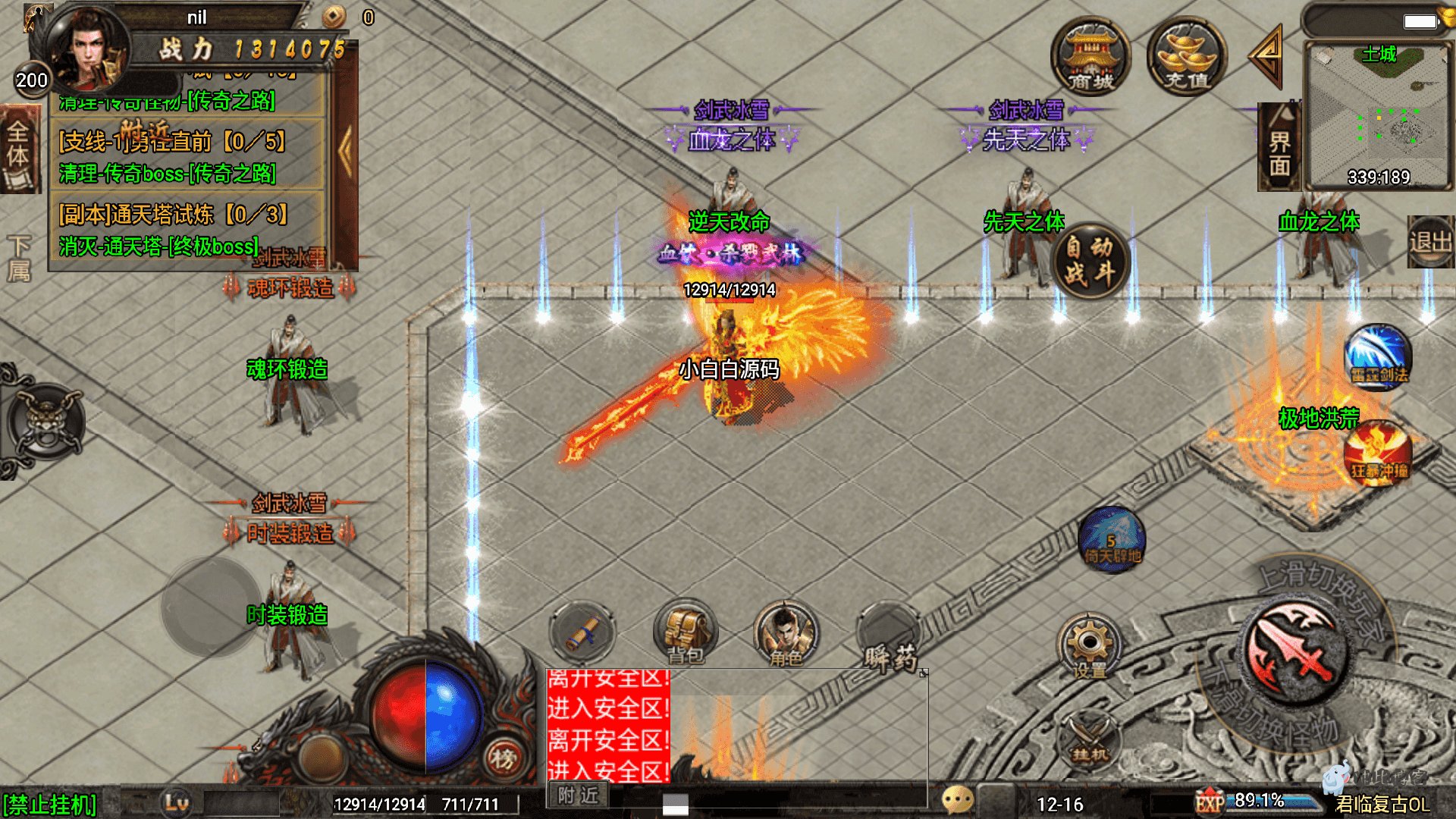This screenshot has height=819, width=1456.
Task: Activate the 狂暴冲撞 skill
Action: pos(1378,453)
